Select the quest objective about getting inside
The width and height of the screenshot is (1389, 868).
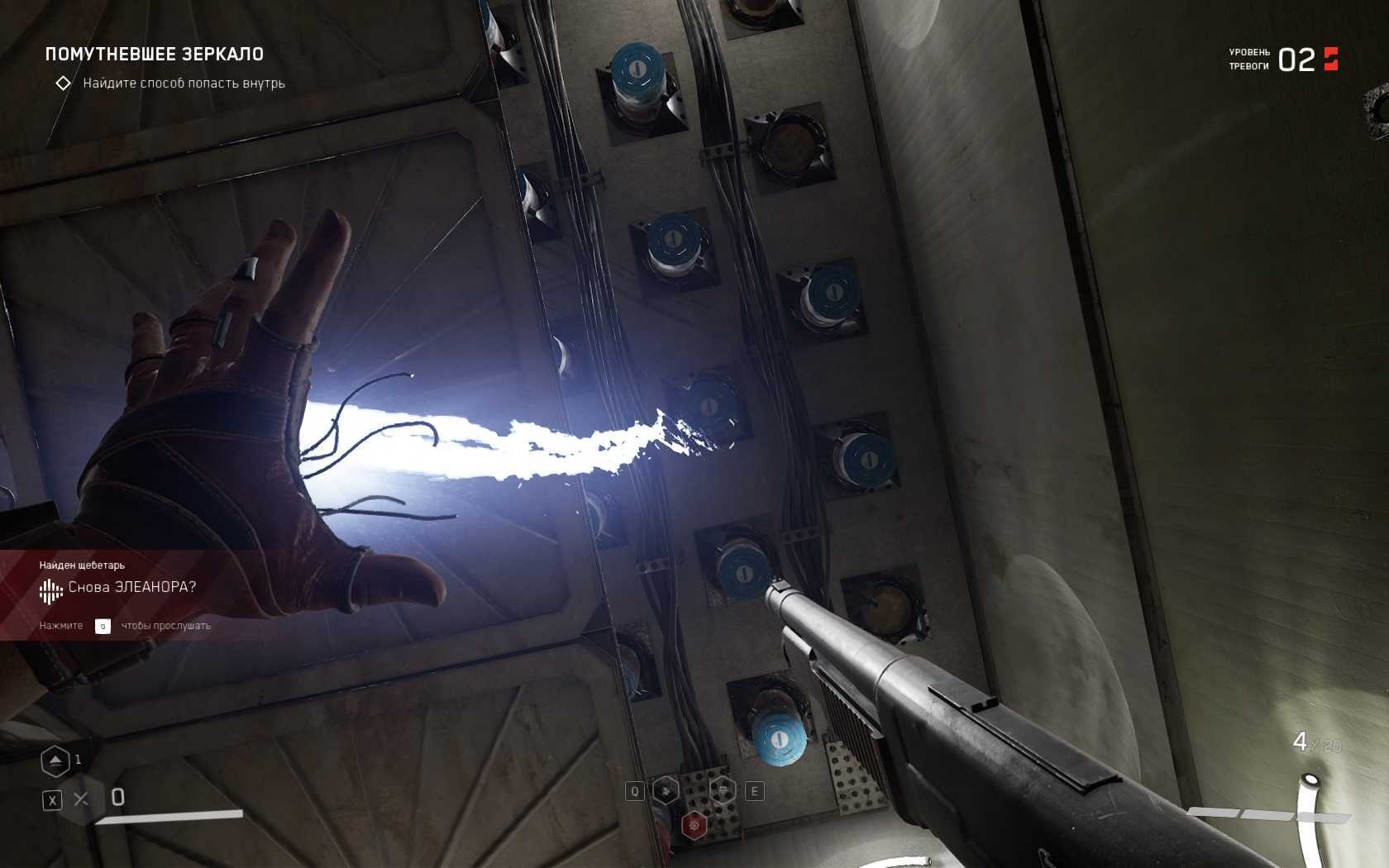(x=183, y=83)
